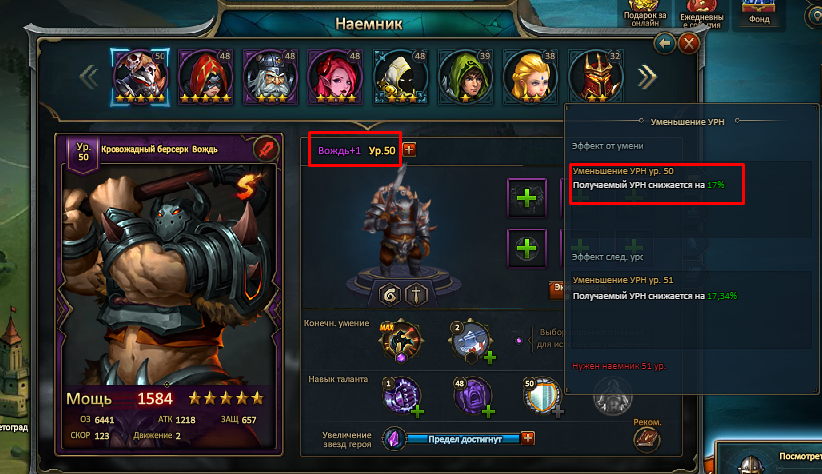Click the red sword badge on hero card

coord(264,147)
